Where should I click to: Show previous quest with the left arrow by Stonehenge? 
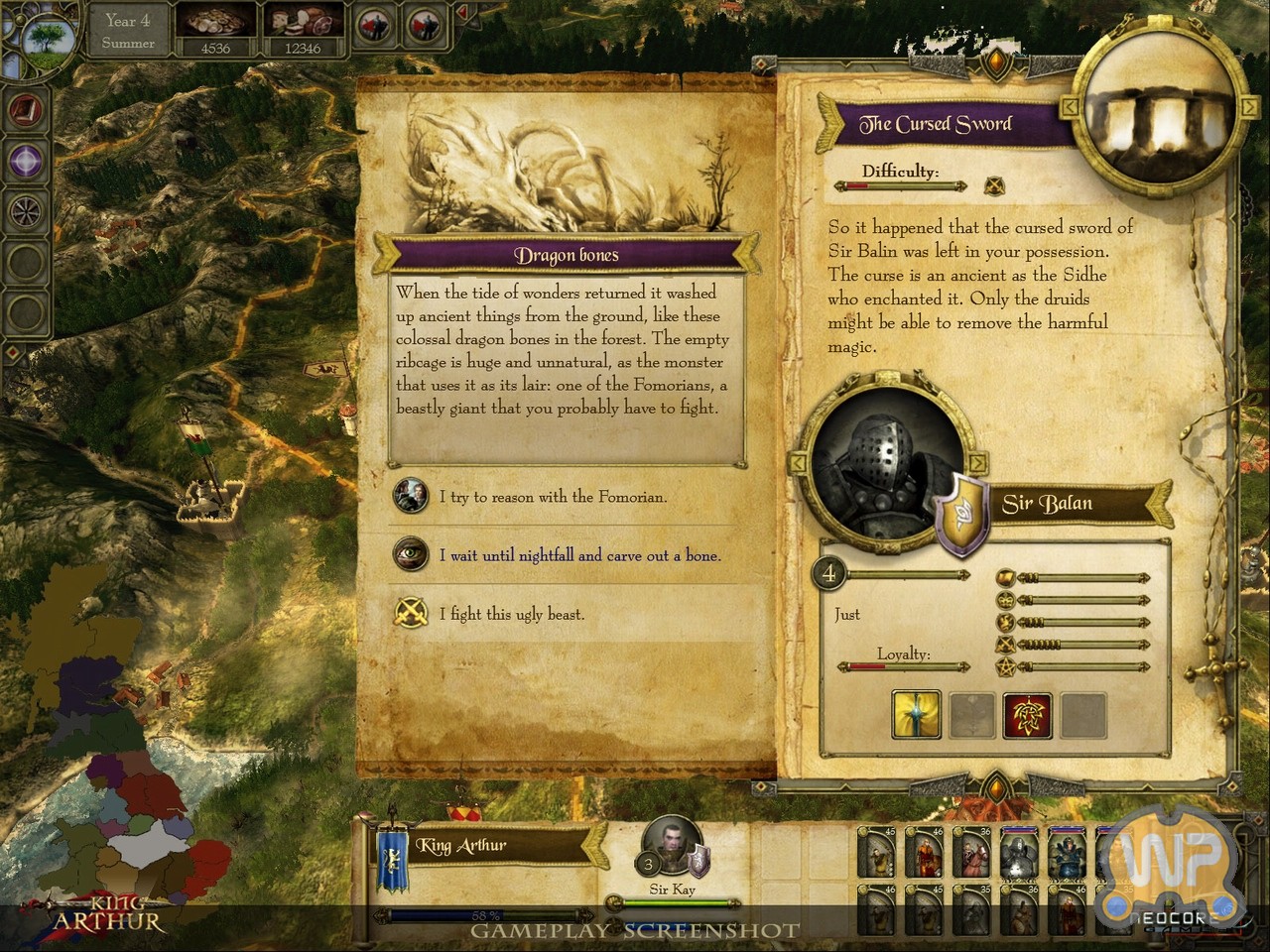tap(1071, 105)
